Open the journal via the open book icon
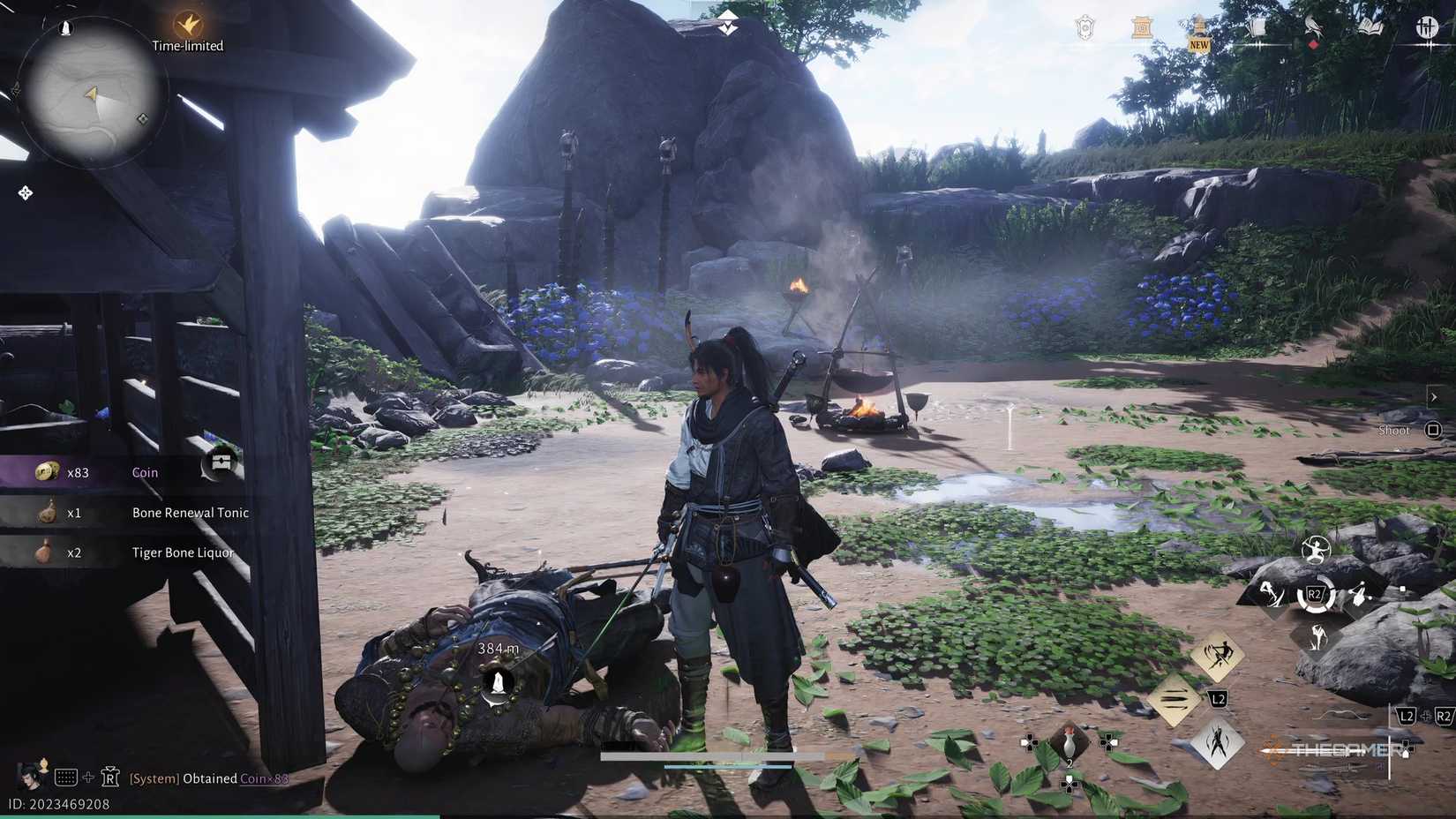The width and height of the screenshot is (1456, 819). (x=1370, y=26)
